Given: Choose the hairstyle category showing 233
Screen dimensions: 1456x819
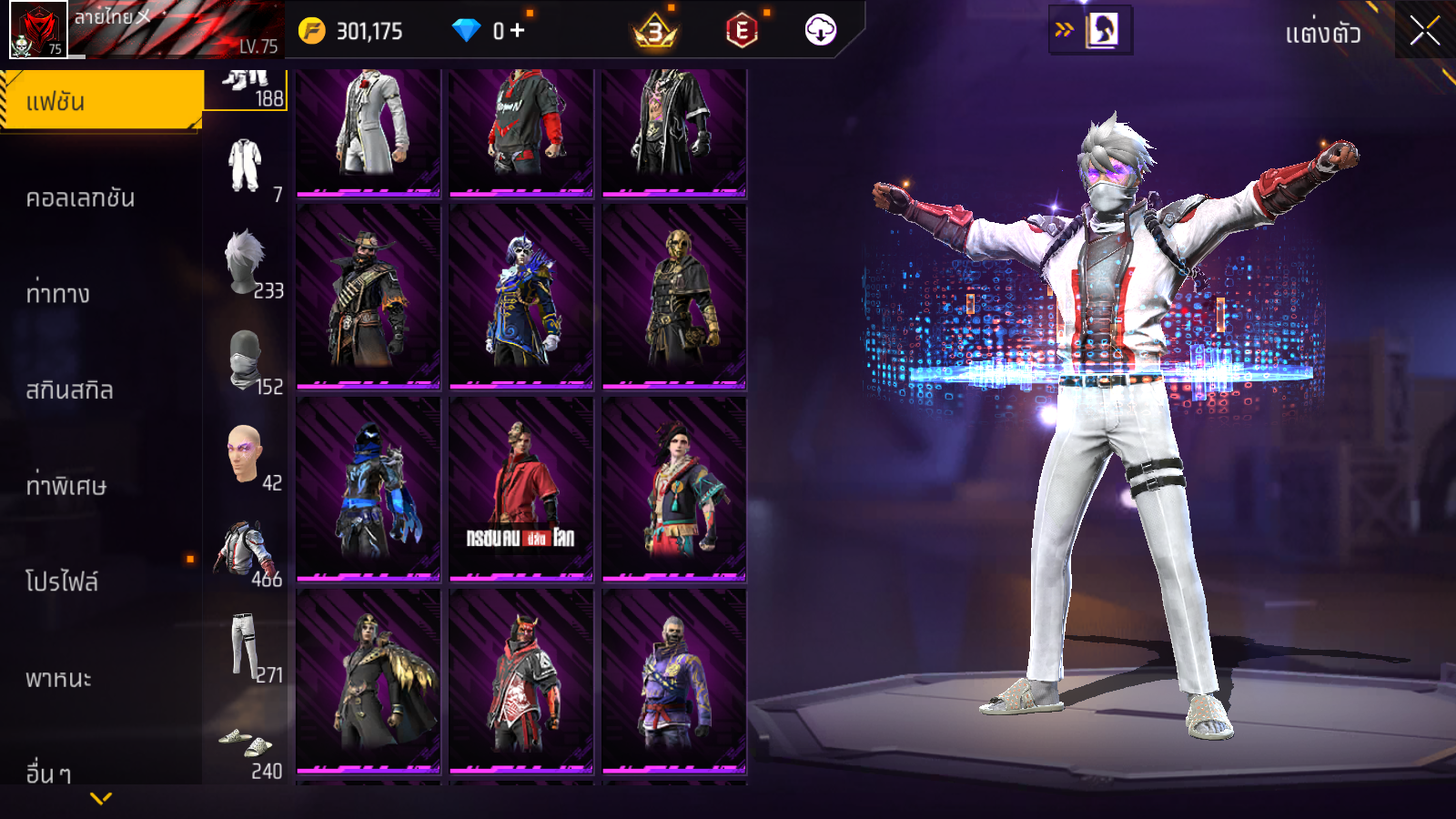Looking at the screenshot, I should pyautogui.click(x=246, y=264).
